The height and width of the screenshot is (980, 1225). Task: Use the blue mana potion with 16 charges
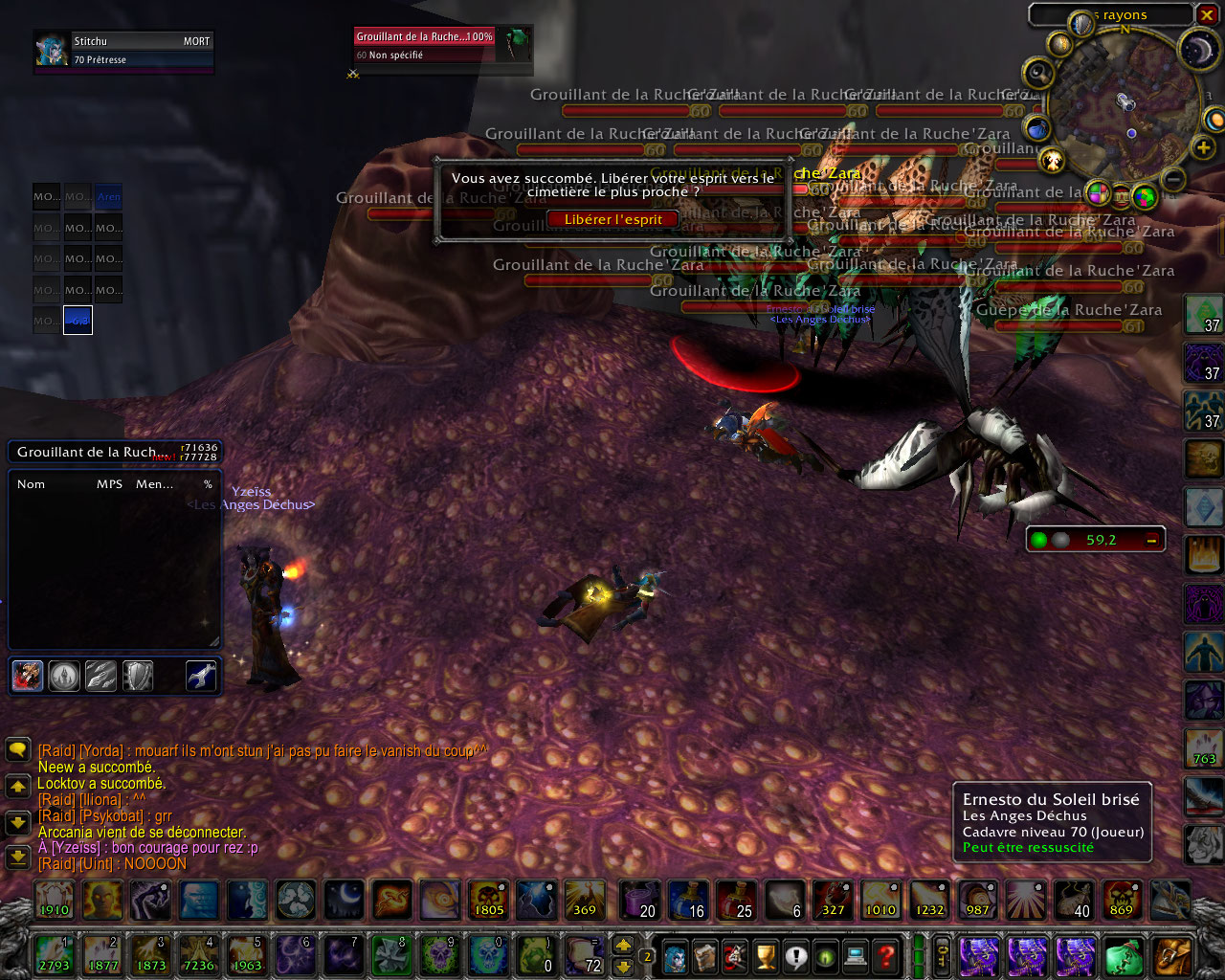[688, 900]
